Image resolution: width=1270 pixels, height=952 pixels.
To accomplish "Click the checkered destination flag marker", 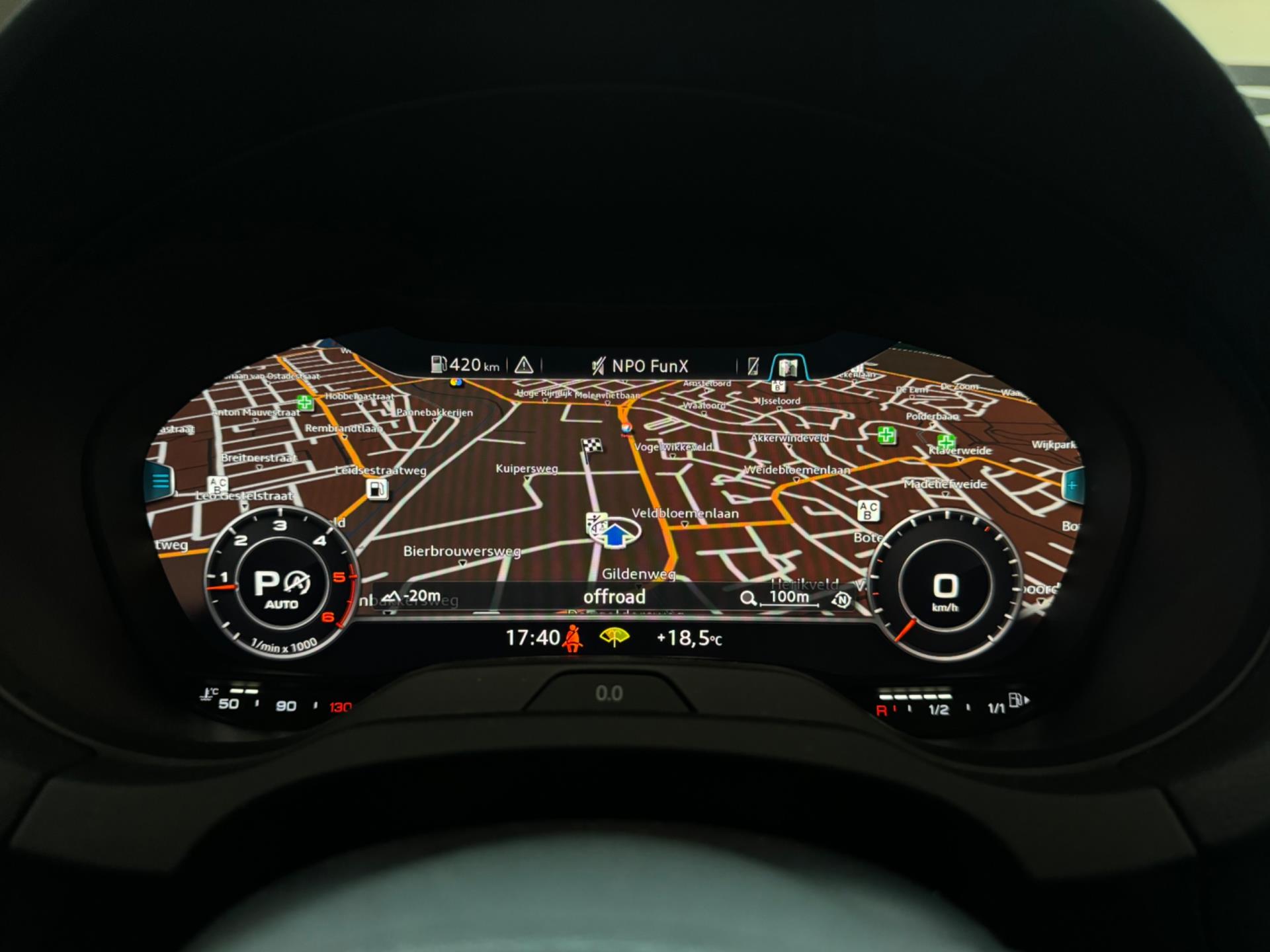I will click(x=592, y=446).
